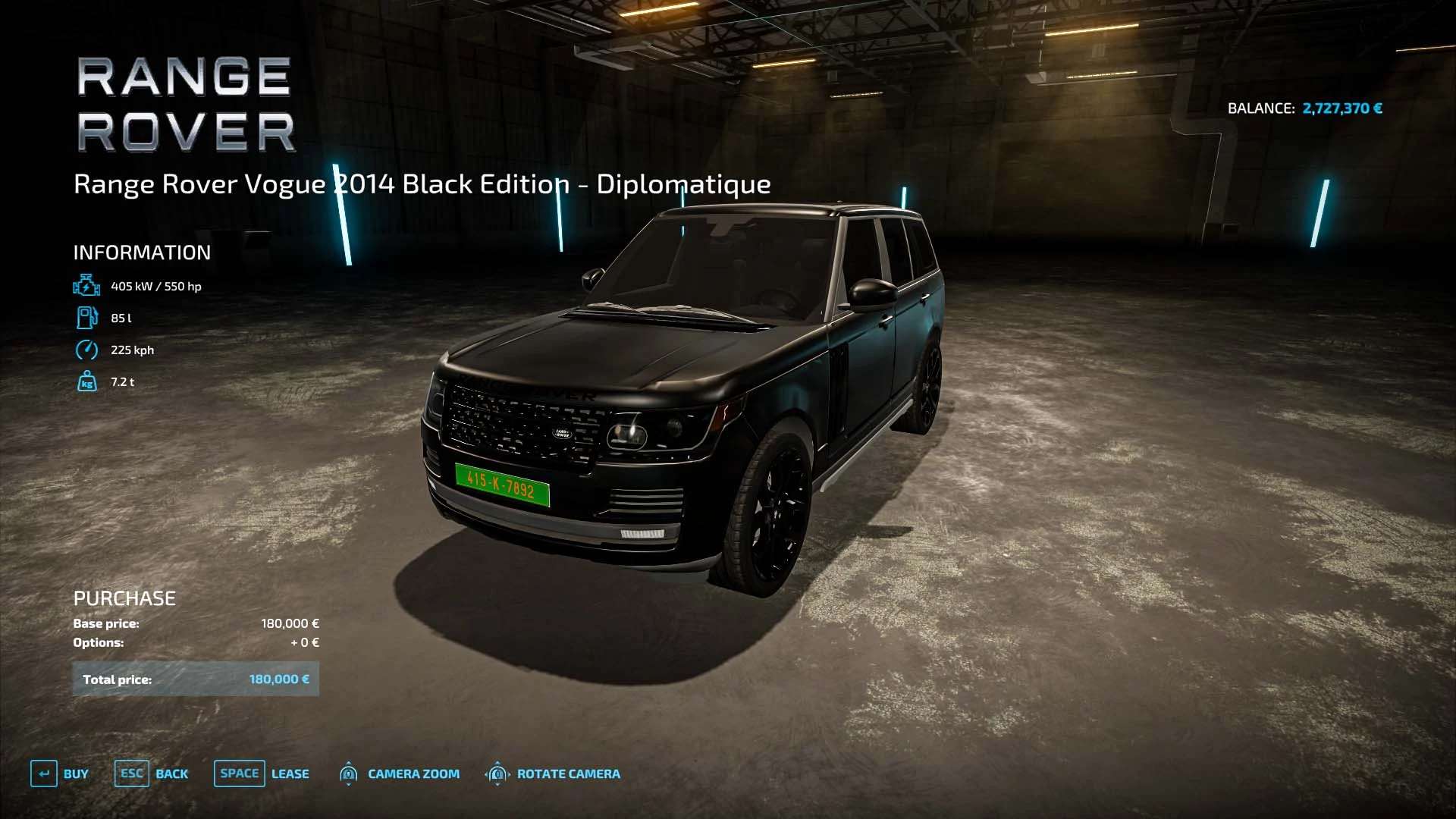Go back from the purchase screen

click(x=152, y=773)
